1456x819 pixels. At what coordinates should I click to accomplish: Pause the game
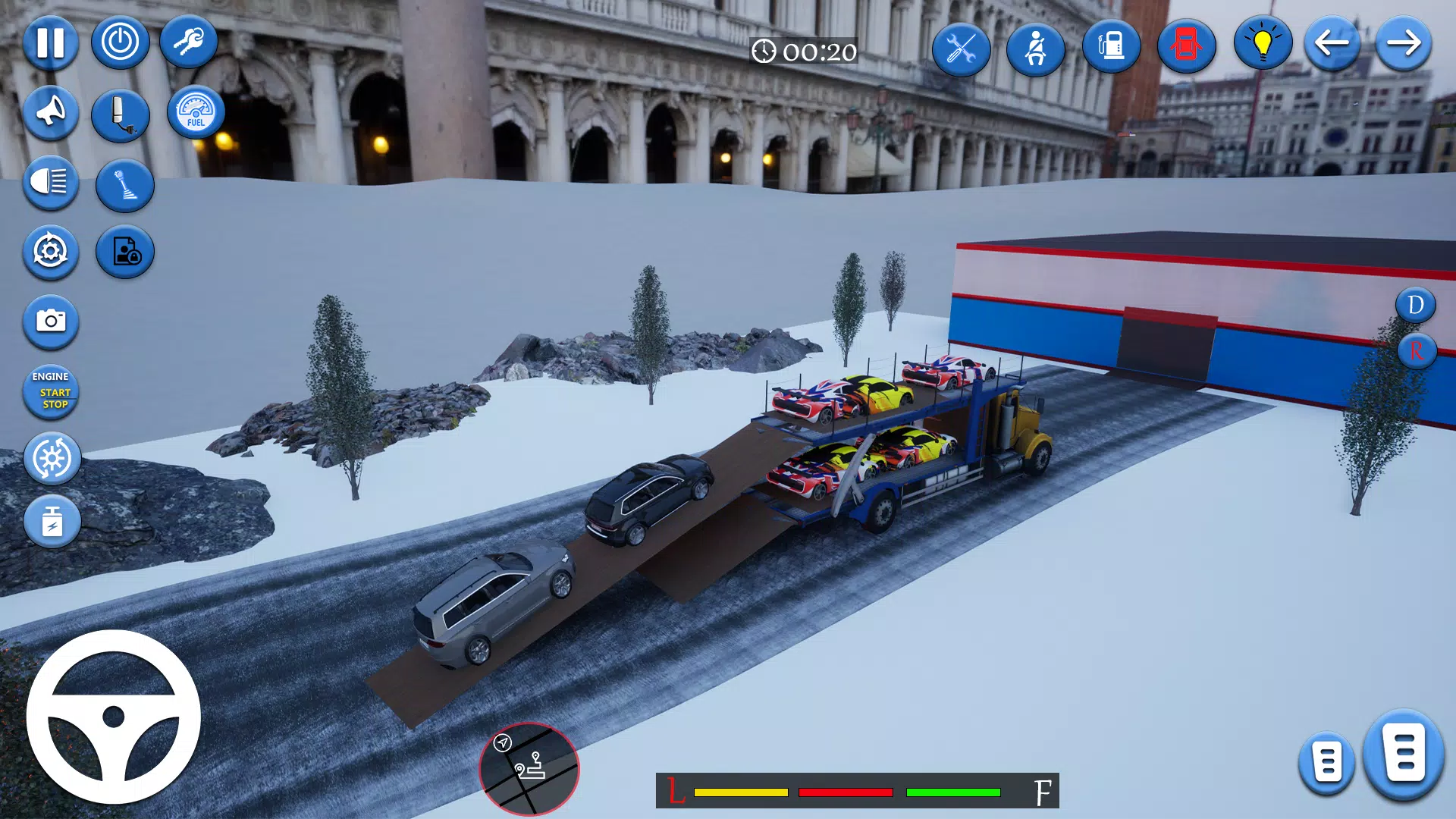click(x=50, y=43)
